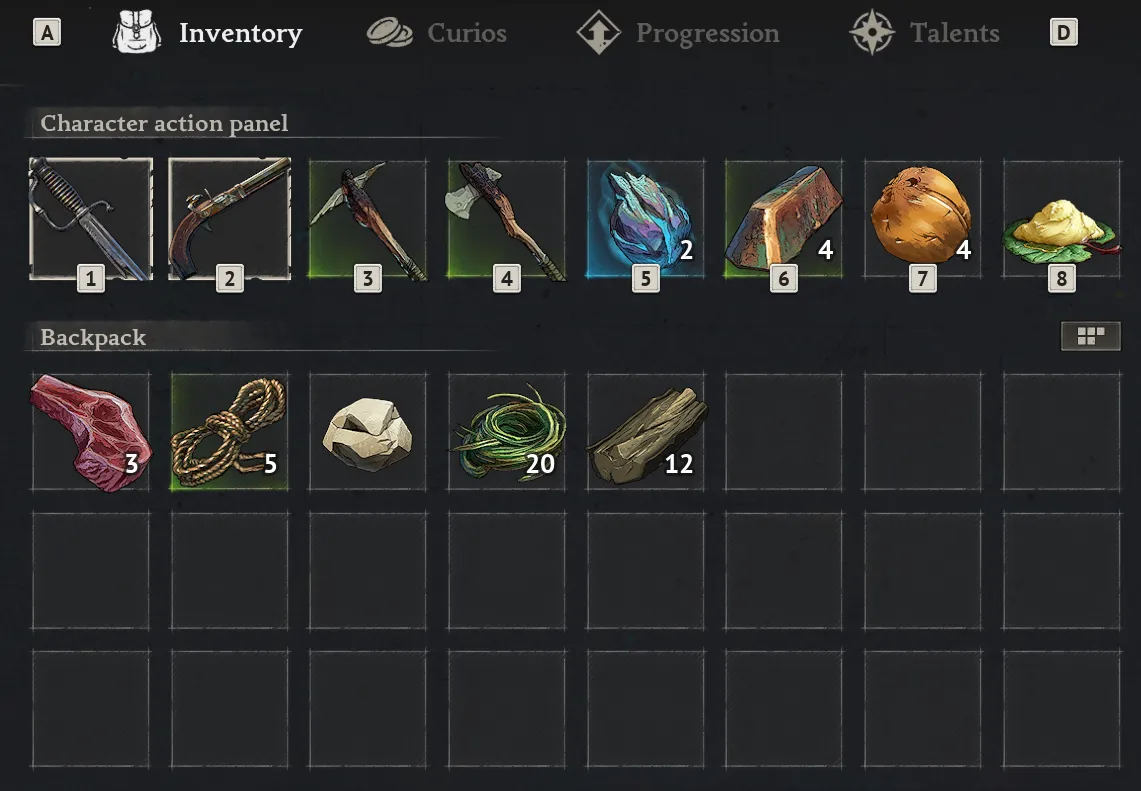Select the food on green leaf
Screen dimensions: 1141x791
point(1061,219)
